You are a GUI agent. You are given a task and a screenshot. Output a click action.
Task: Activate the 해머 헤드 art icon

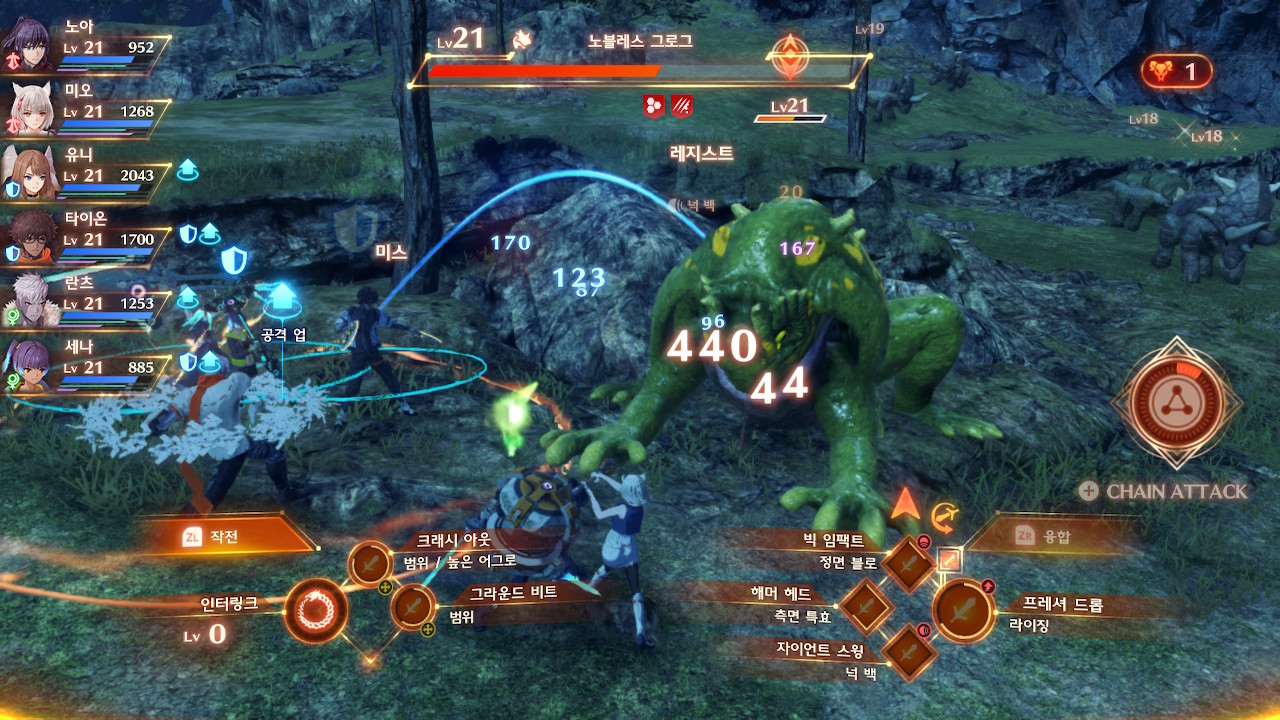pos(865,604)
